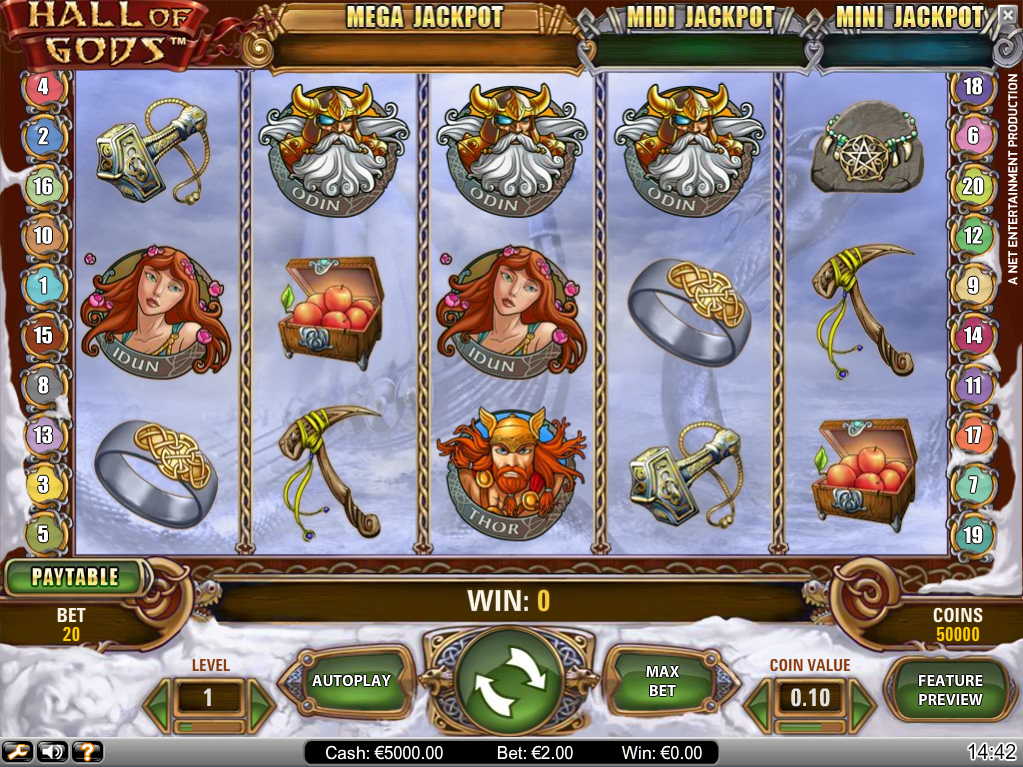Choose bet line 19 marker

[973, 534]
